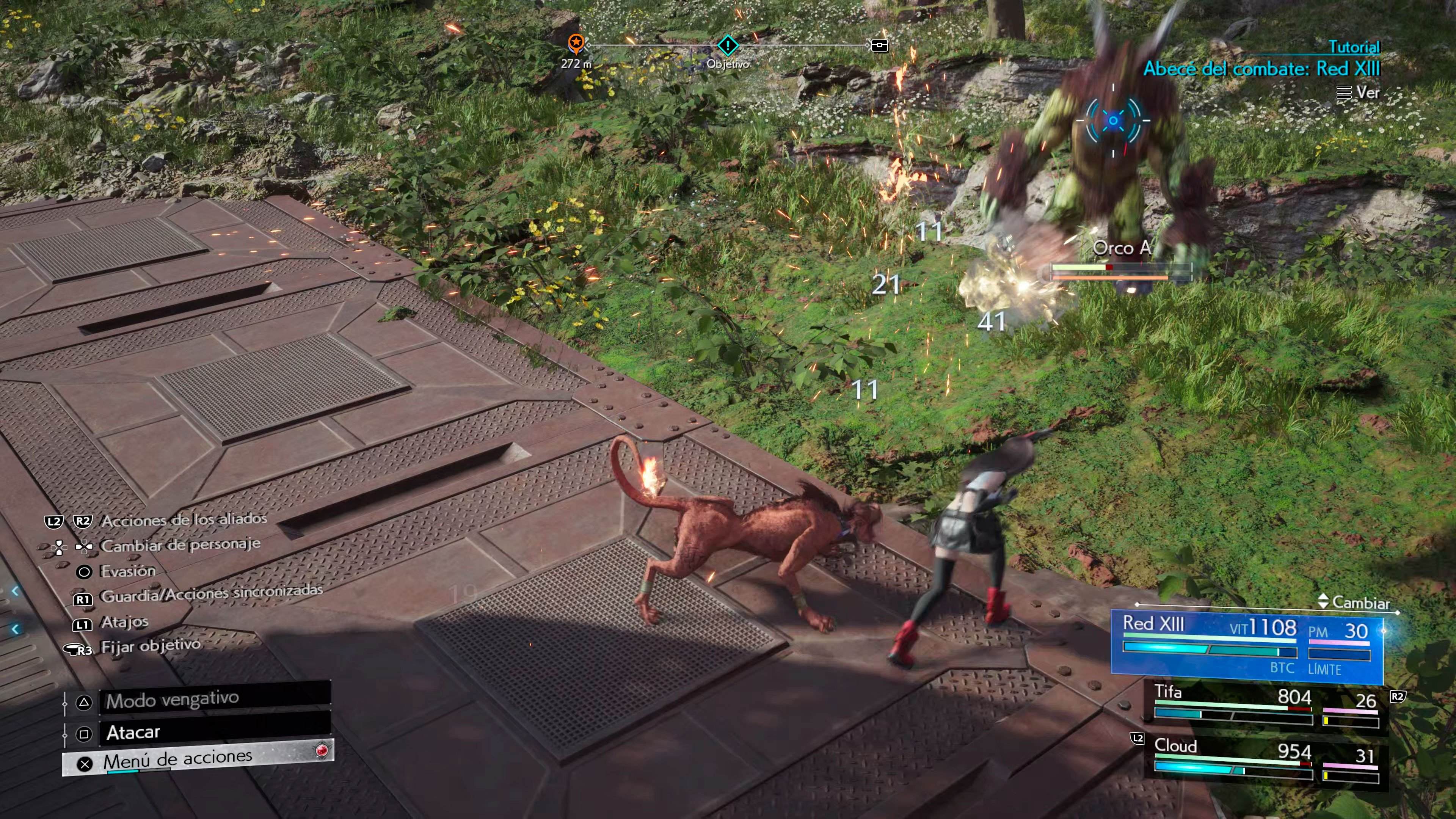This screenshot has width=1456, height=819.
Task: Click the chest icon on the compass
Action: pos(880,45)
